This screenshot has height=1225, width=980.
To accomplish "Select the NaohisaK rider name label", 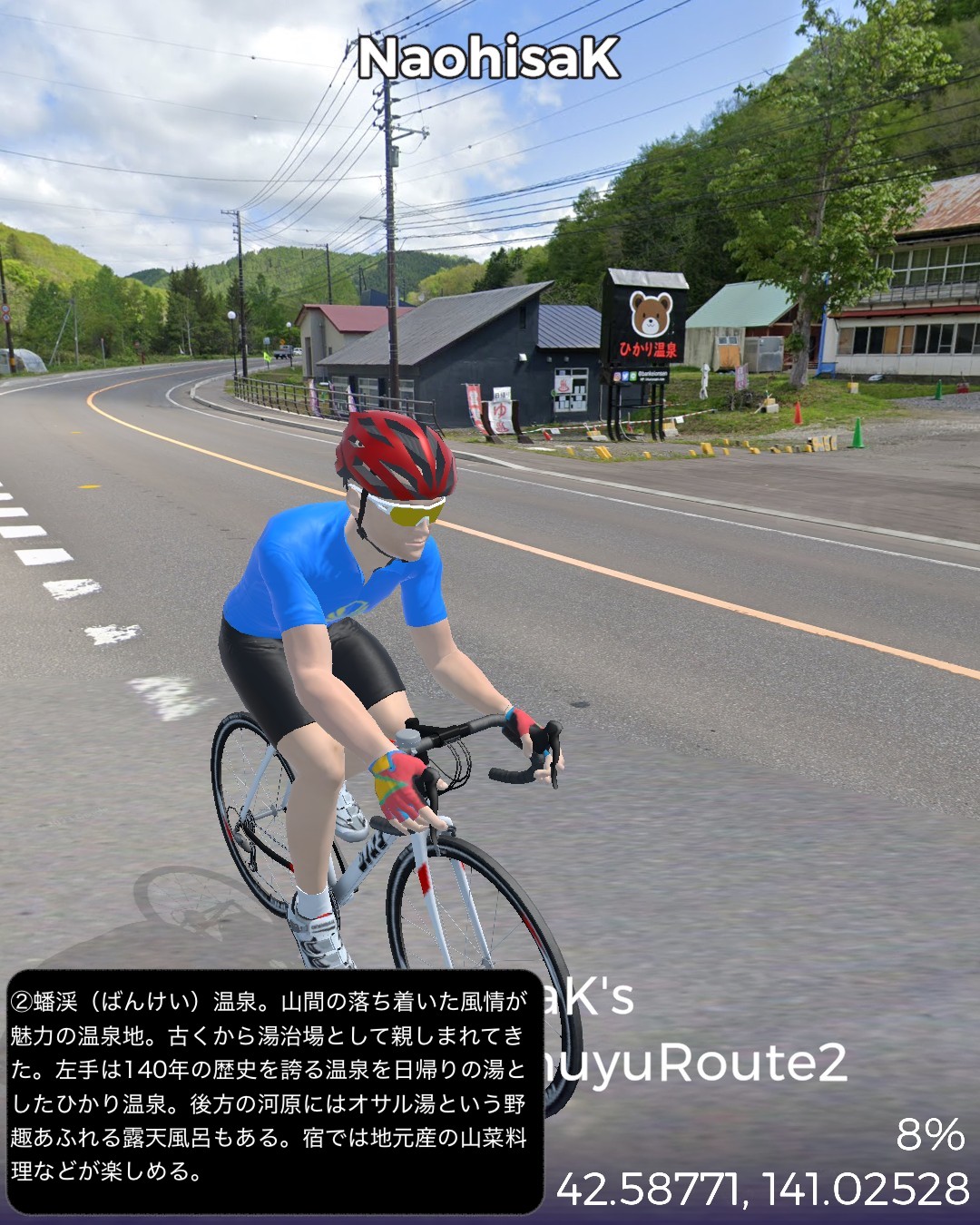I will 488,58.
